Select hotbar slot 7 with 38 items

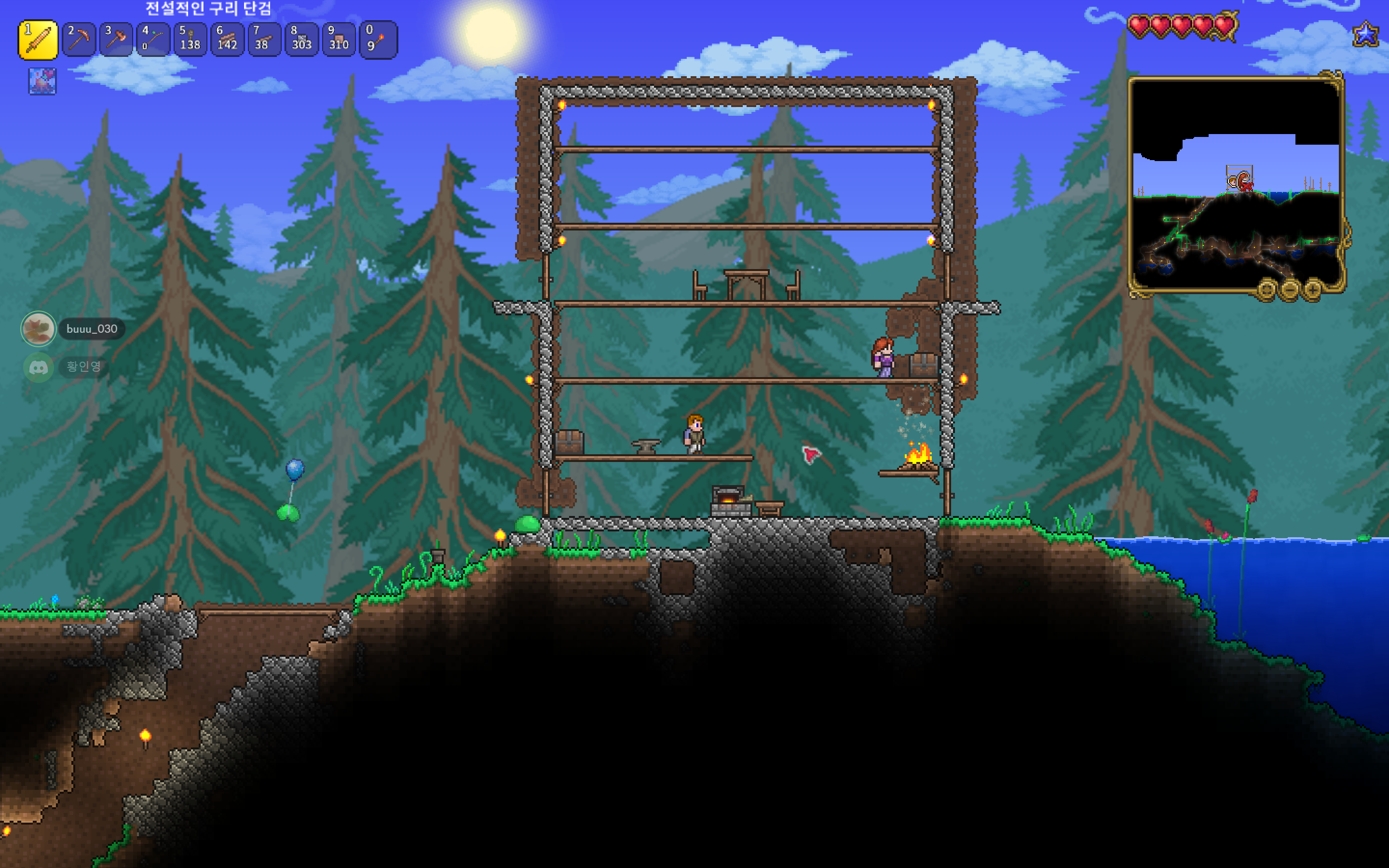[264, 40]
